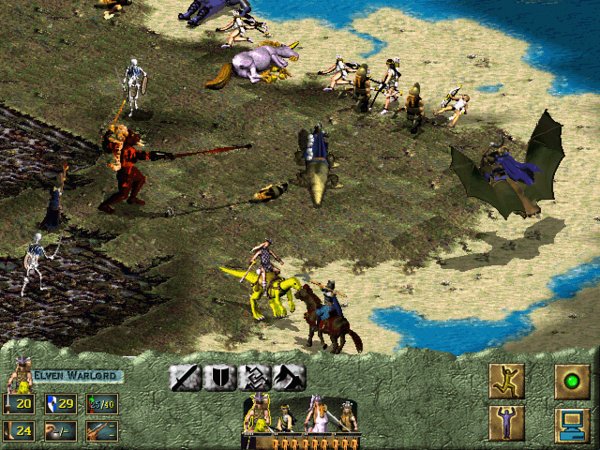The image size is (600, 450).
Task: Pick the pink-robed unit in the roster
Action: pyautogui.click(x=321, y=413)
